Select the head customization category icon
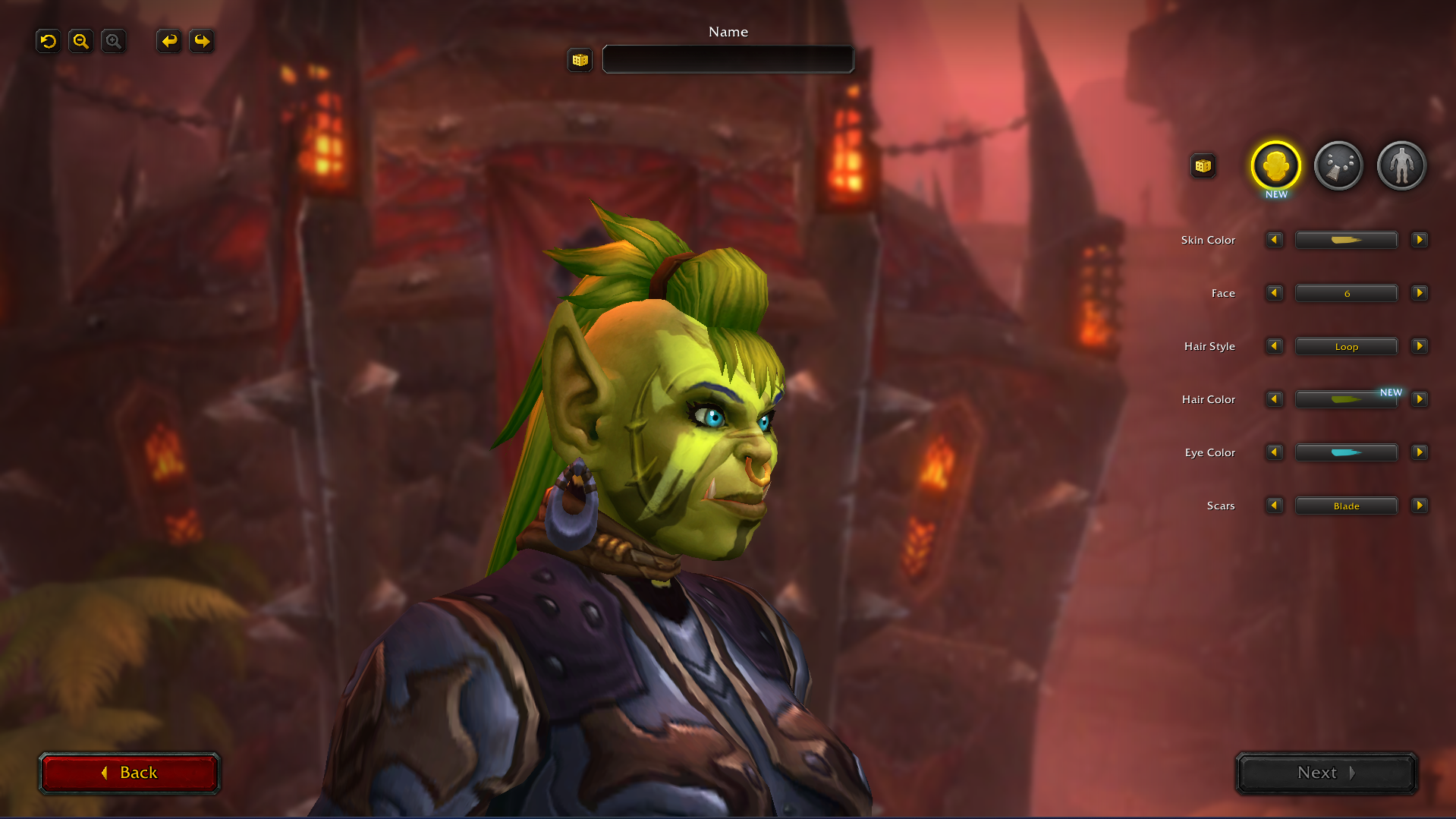 [1275, 165]
